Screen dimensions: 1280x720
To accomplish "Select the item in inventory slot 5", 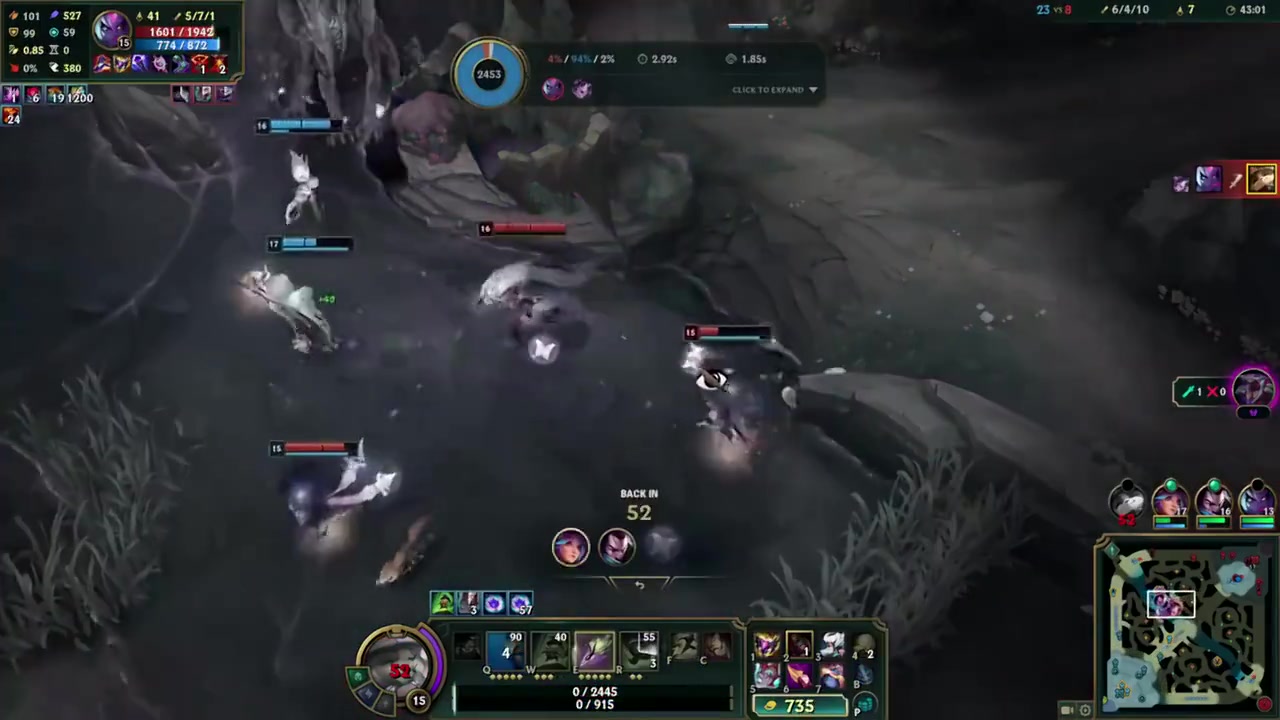I will tap(767, 676).
